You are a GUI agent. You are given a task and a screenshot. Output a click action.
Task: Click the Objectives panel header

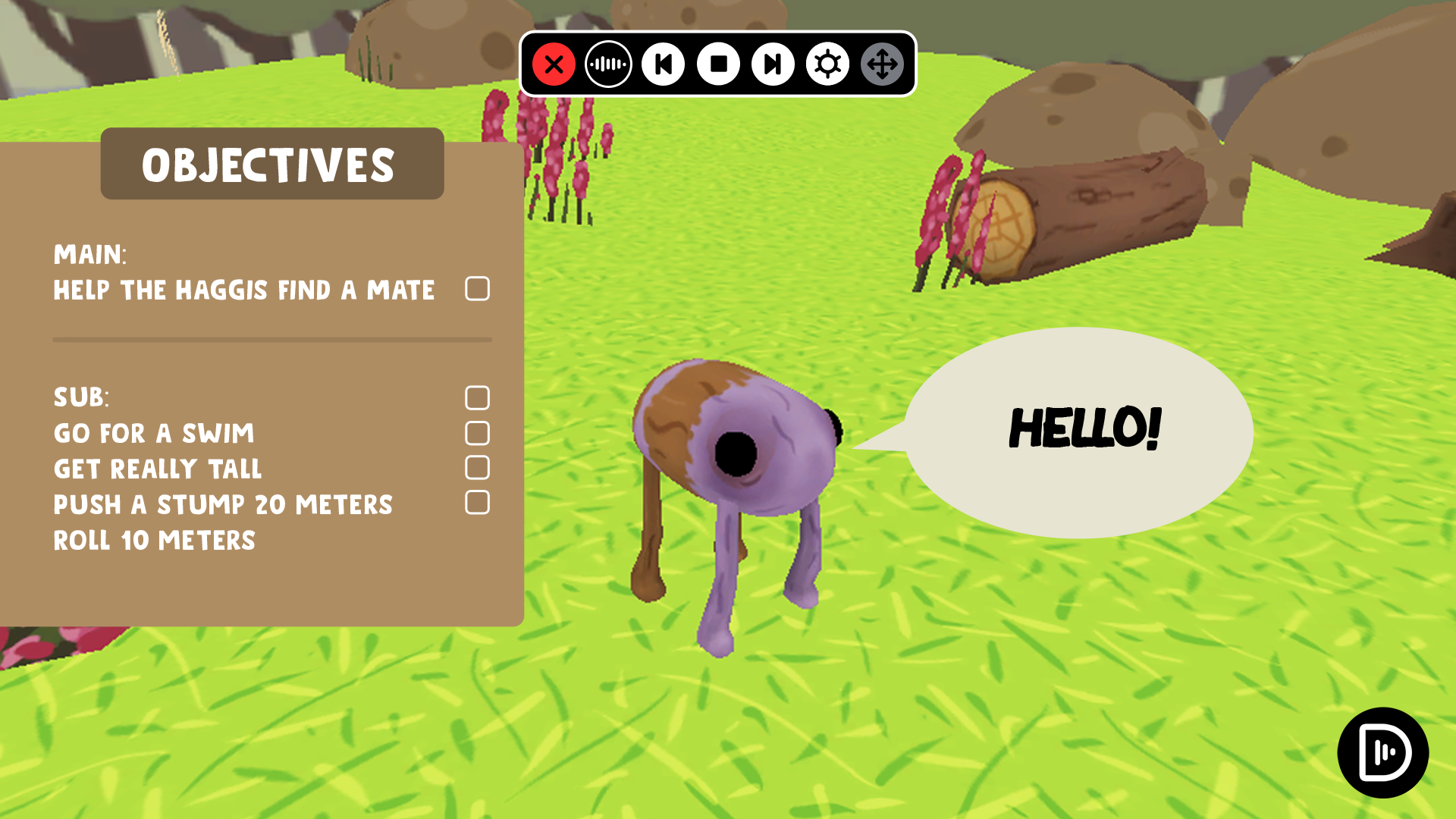(271, 165)
